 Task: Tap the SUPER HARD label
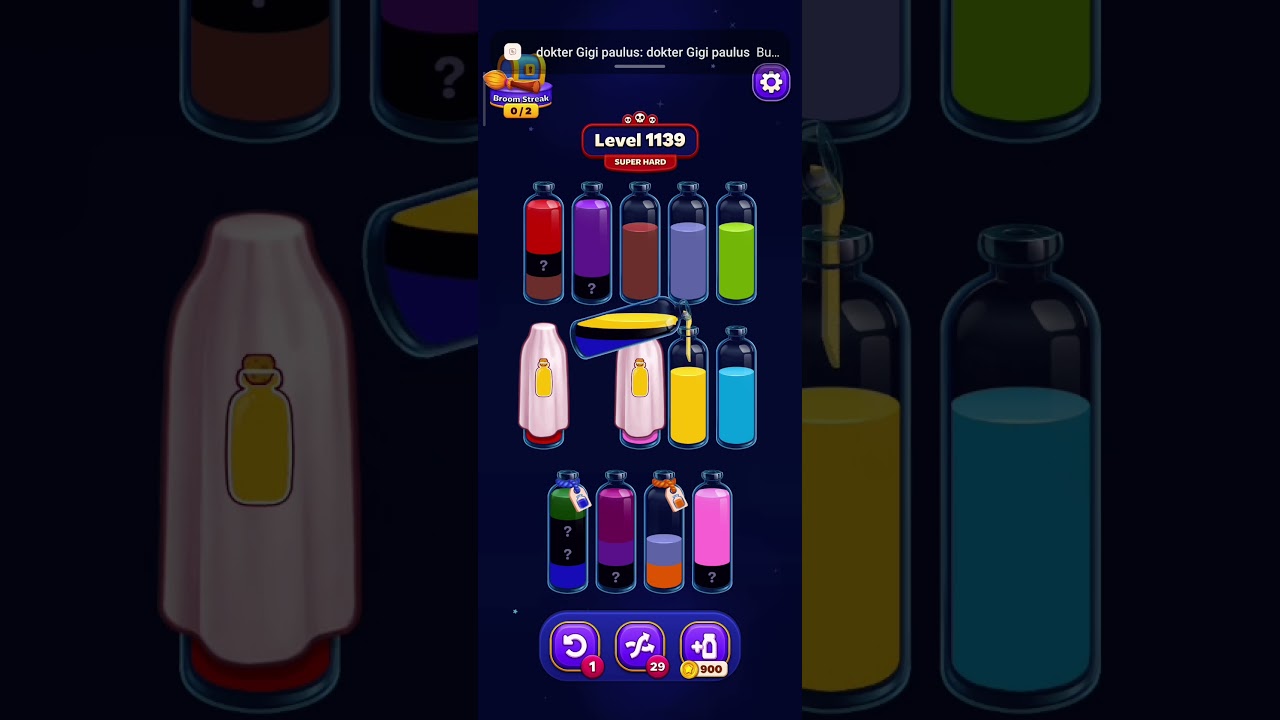(640, 161)
